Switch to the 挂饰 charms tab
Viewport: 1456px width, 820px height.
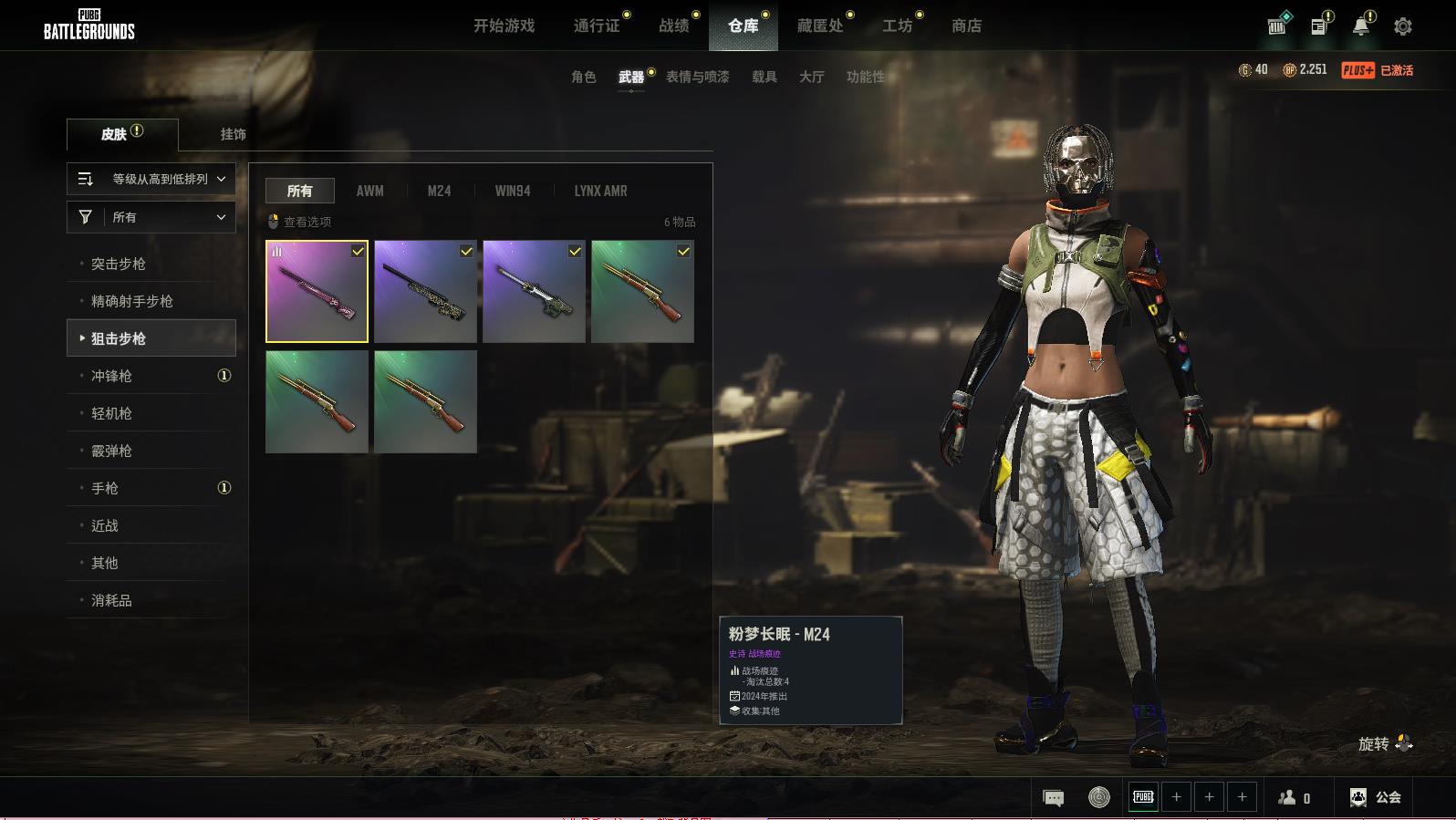click(233, 134)
